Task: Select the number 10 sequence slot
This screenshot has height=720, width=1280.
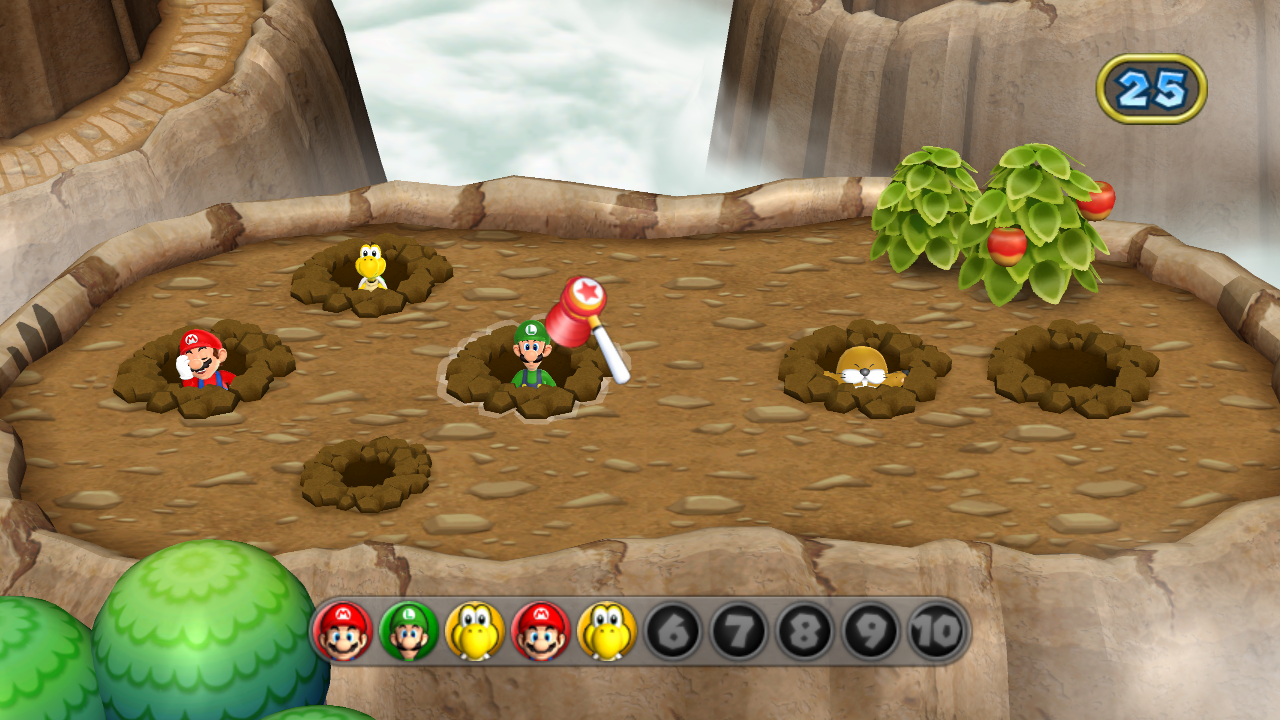Action: point(937,631)
